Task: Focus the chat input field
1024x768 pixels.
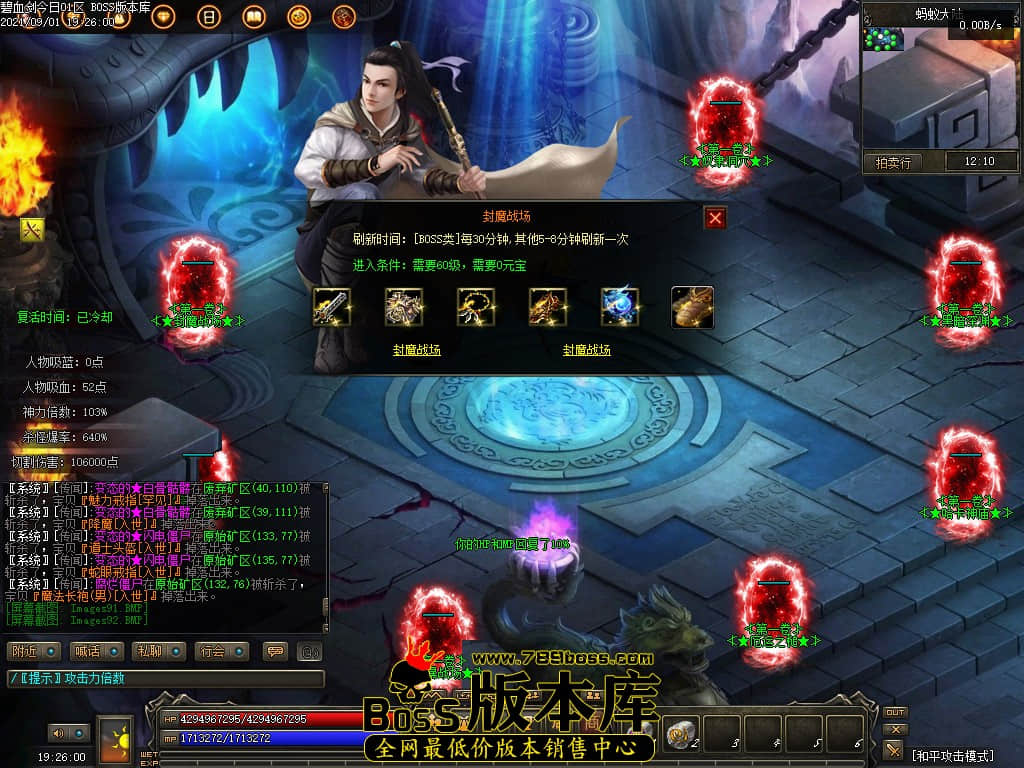Action: (165, 679)
